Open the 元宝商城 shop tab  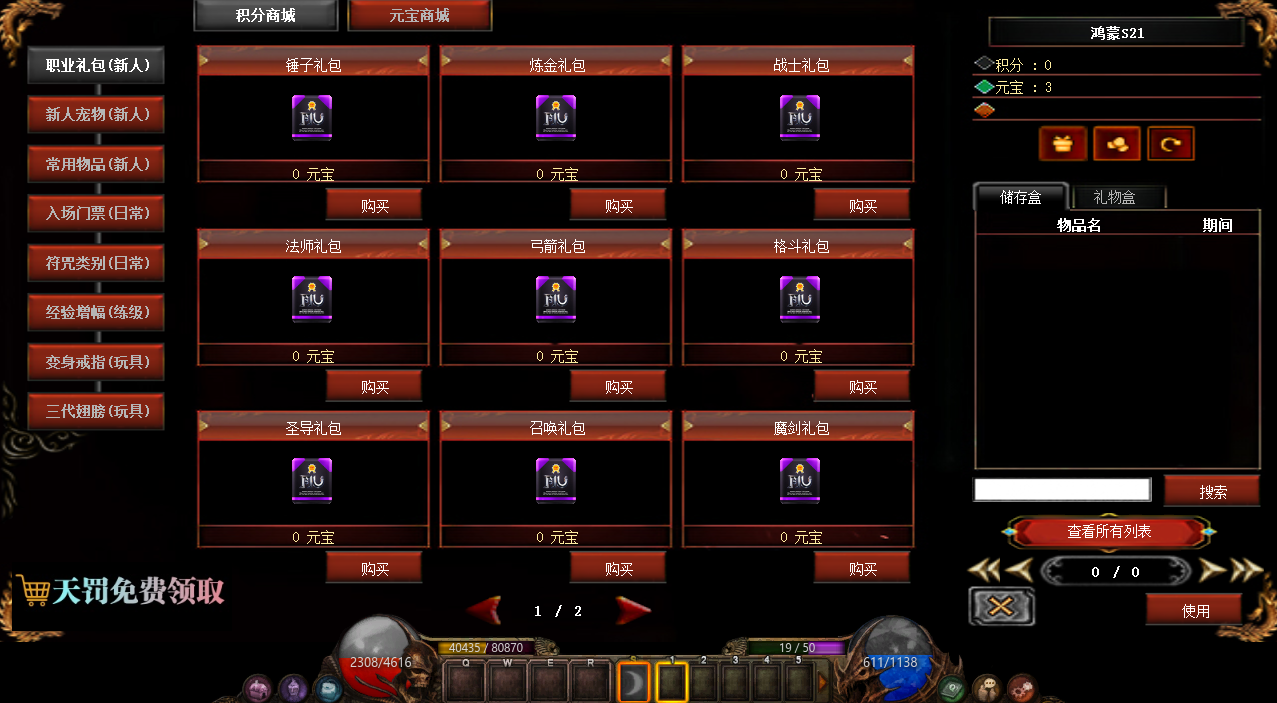tap(419, 16)
